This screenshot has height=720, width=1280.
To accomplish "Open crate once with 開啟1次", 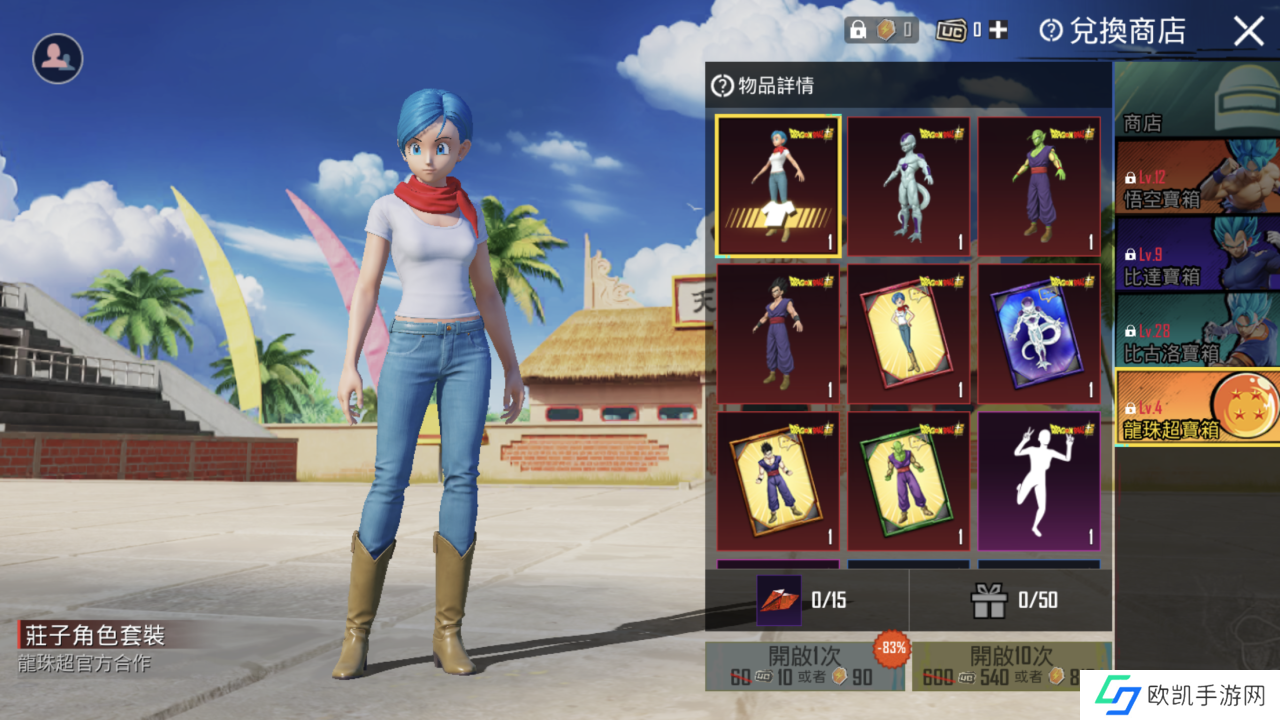I will [x=805, y=667].
